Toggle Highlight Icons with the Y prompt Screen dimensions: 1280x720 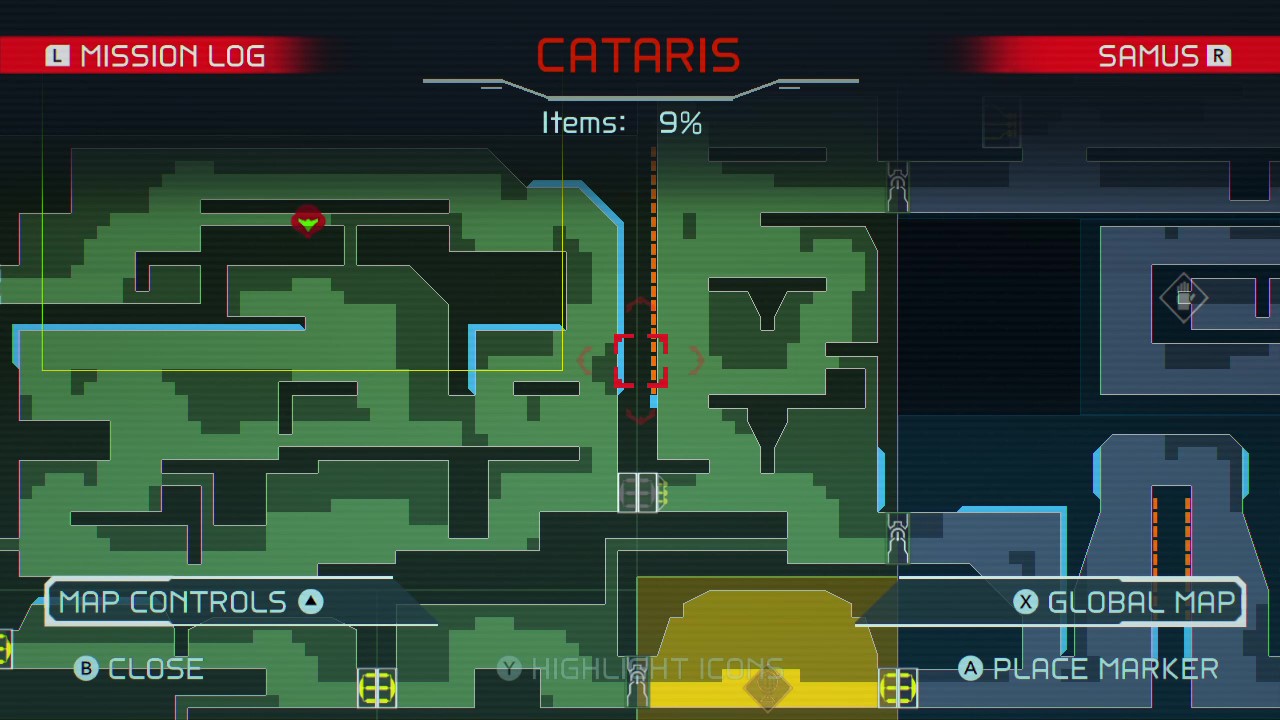640,668
